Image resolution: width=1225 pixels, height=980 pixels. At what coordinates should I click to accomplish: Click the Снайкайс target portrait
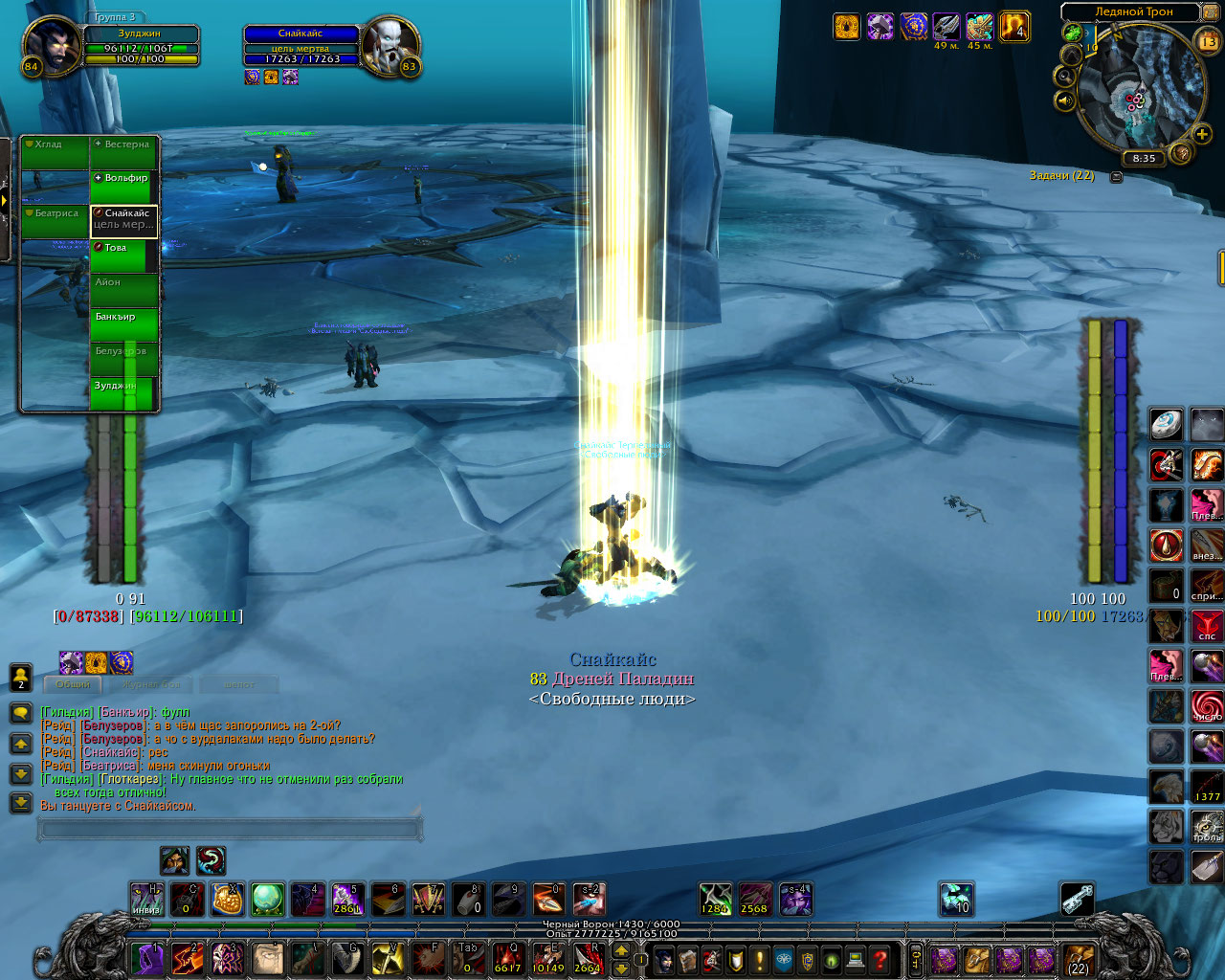point(390,47)
